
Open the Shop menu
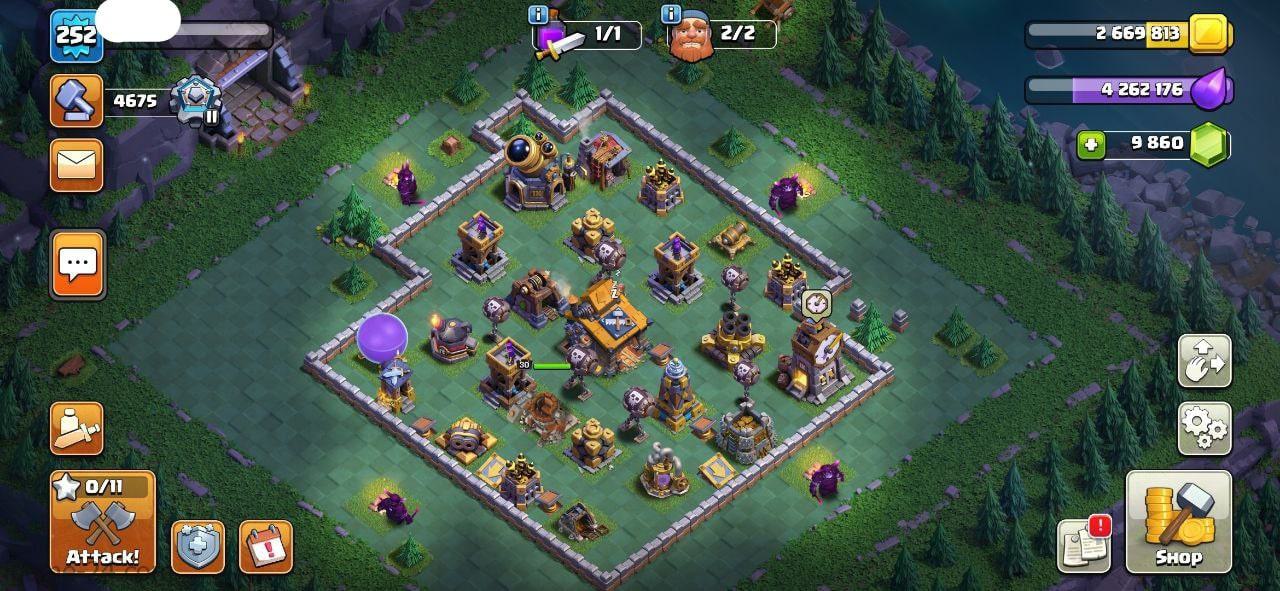pyautogui.click(x=1178, y=522)
